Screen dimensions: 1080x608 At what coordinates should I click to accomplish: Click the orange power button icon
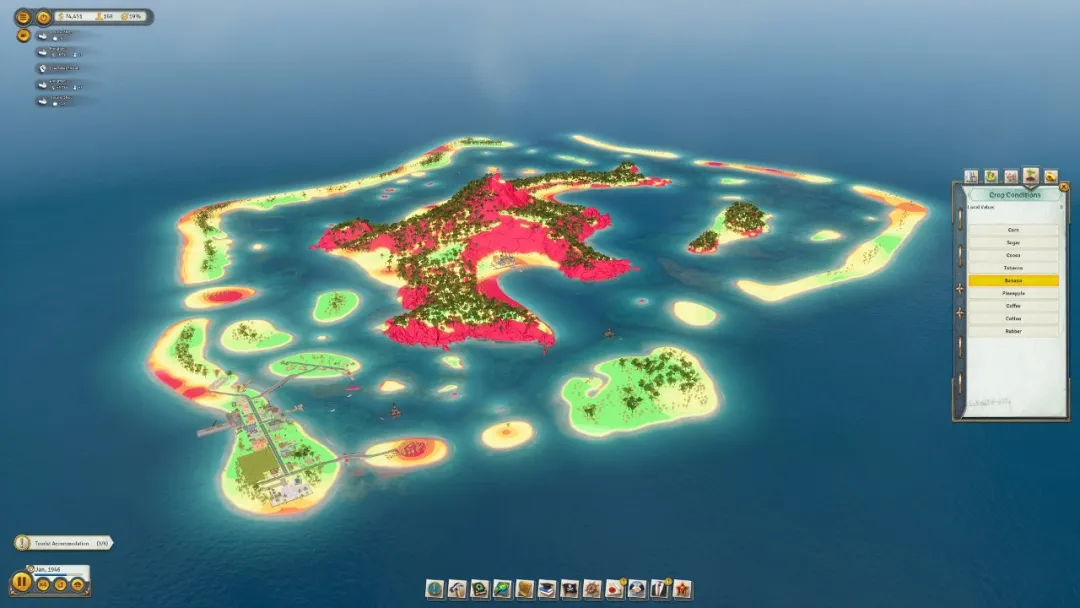[x=43, y=17]
